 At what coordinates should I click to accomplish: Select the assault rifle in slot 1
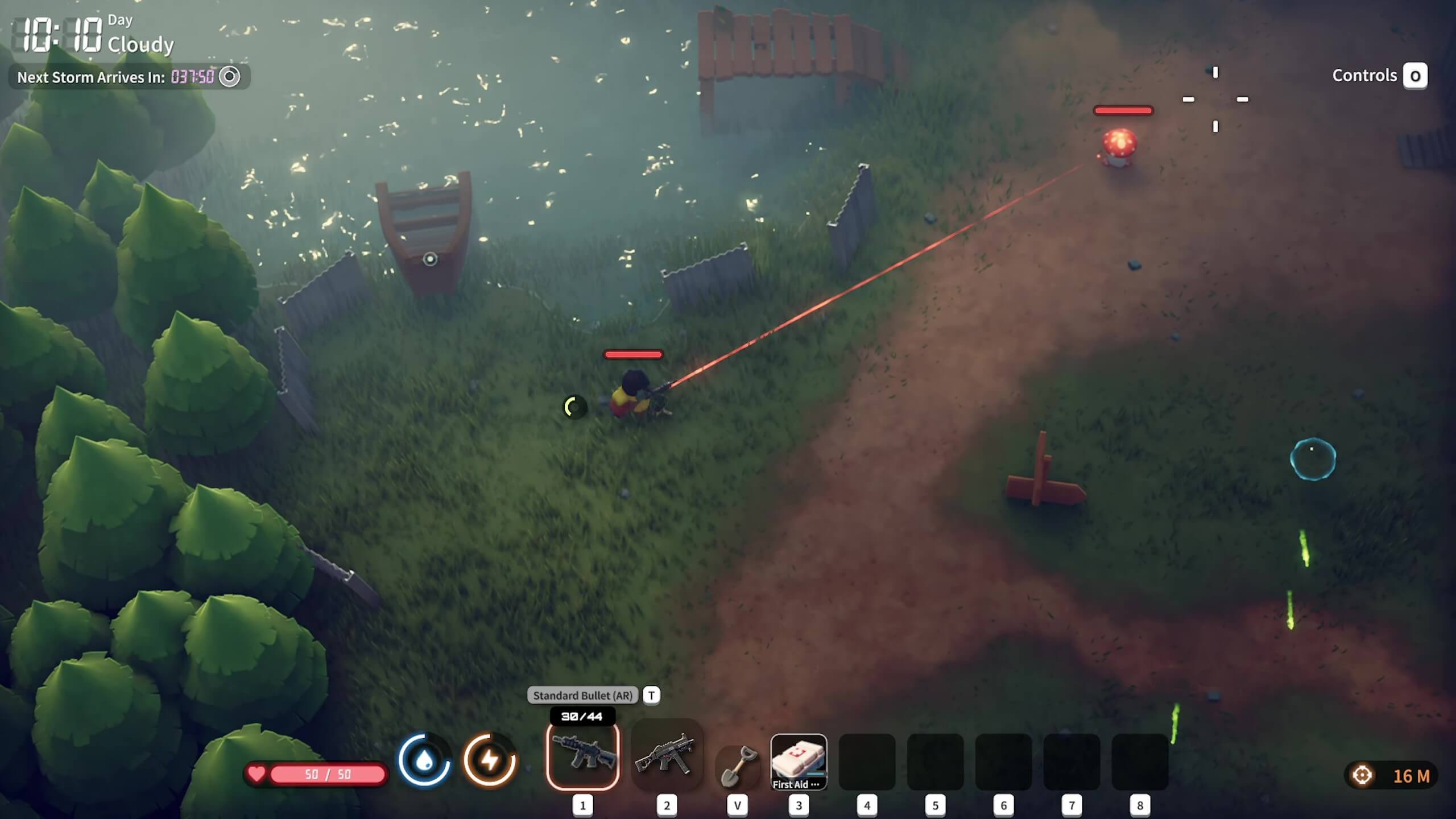click(582, 756)
